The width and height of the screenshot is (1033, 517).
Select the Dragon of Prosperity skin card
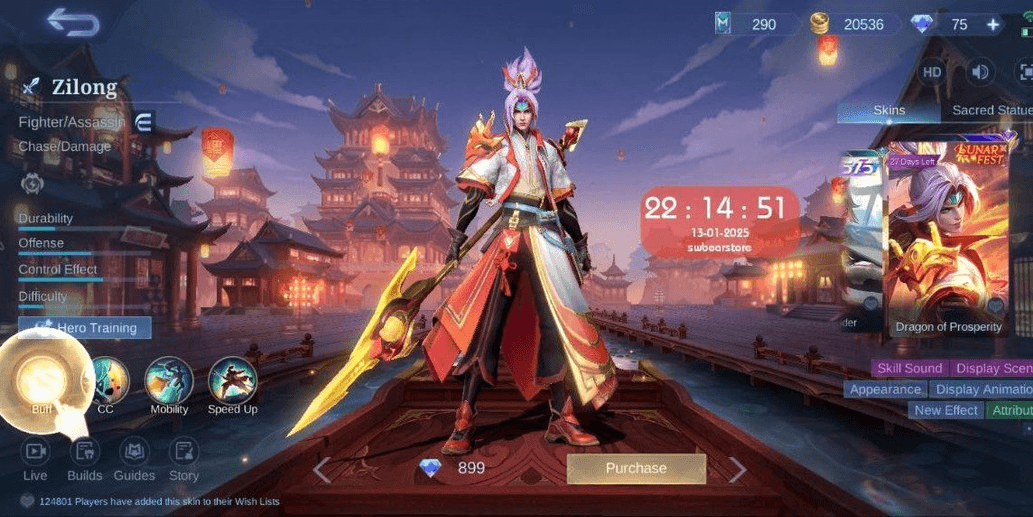(947, 240)
